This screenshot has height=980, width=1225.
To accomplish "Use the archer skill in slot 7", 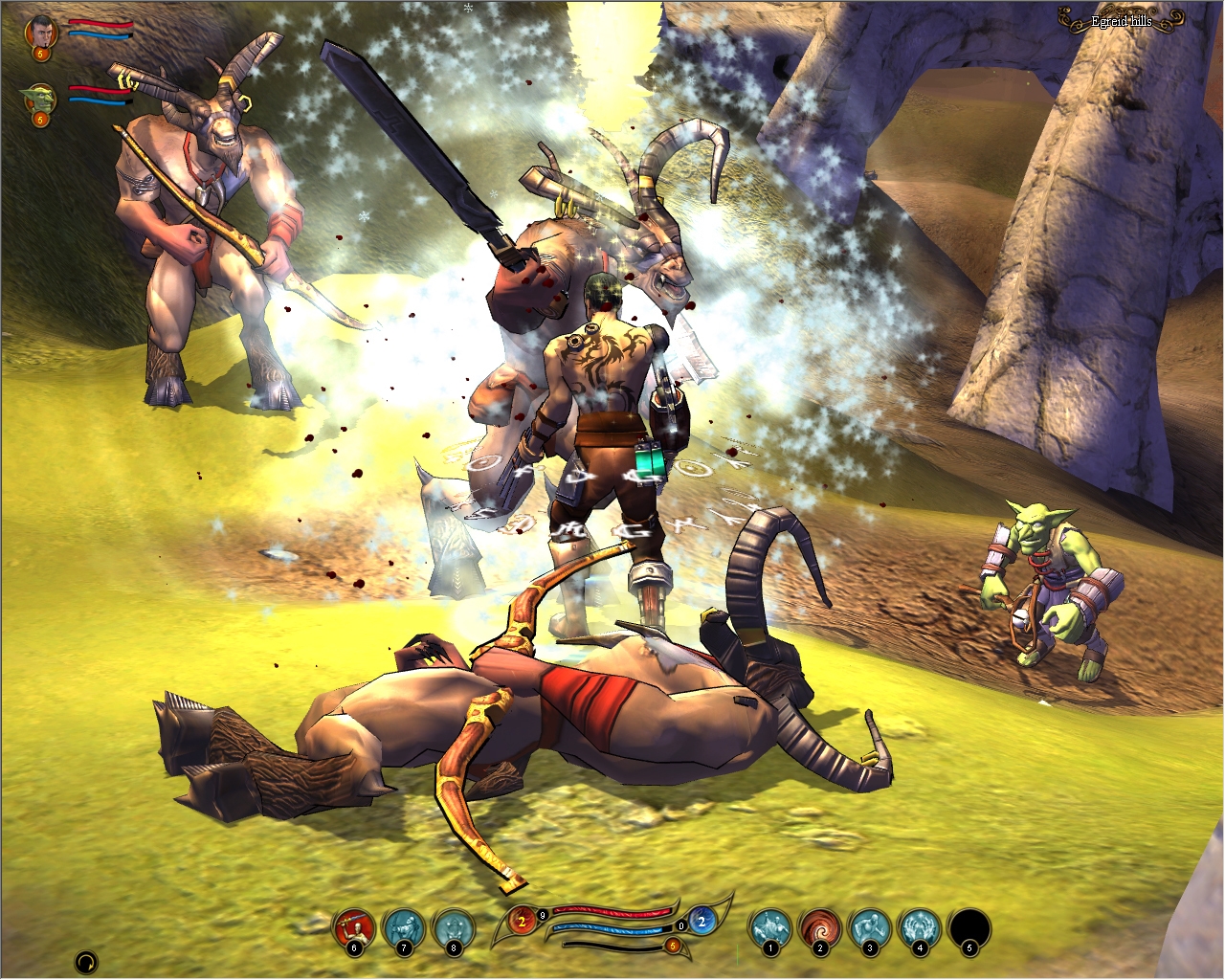I will point(402,927).
